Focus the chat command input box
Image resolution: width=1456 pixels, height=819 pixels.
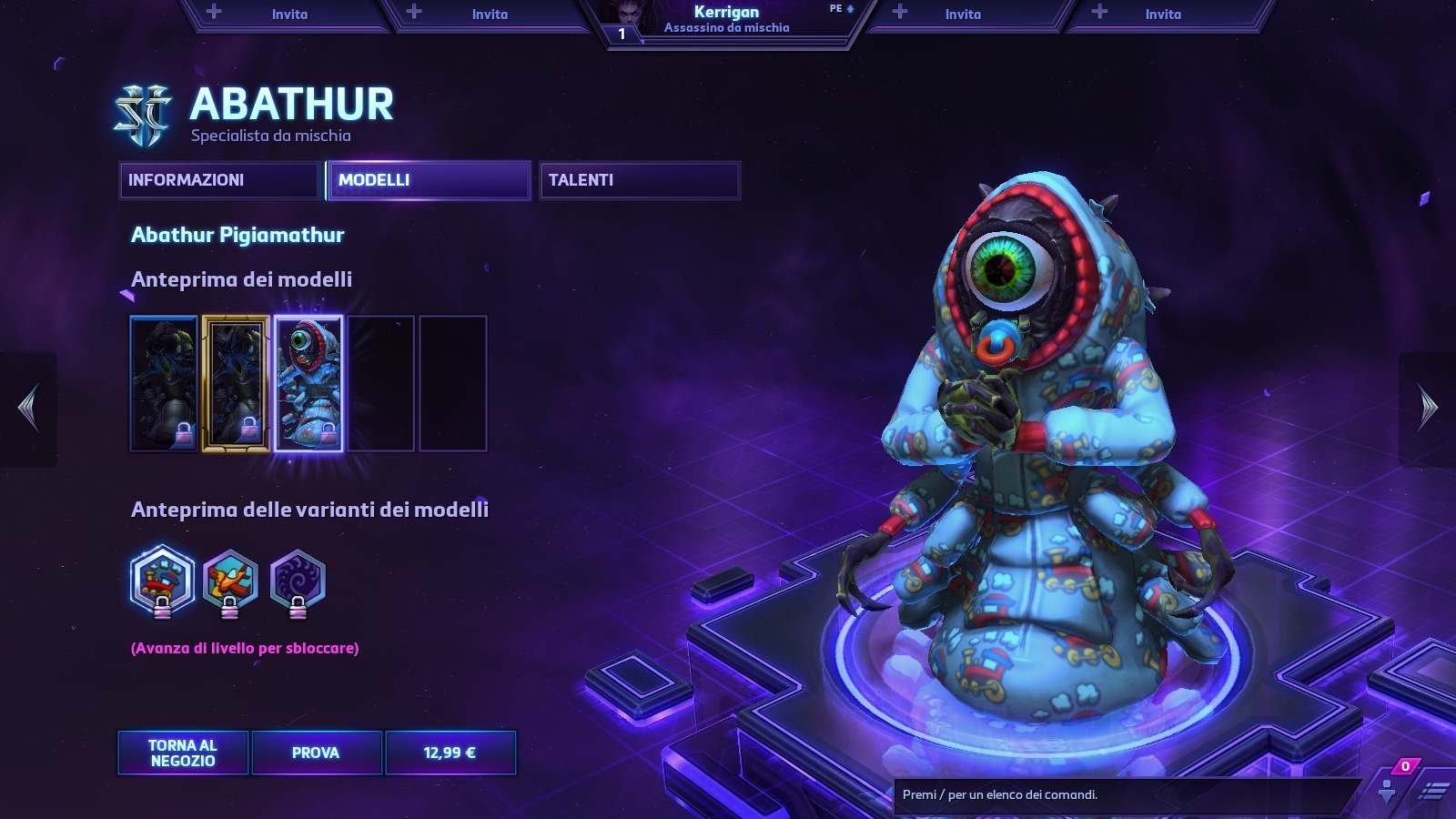pyautogui.click(x=1124, y=794)
